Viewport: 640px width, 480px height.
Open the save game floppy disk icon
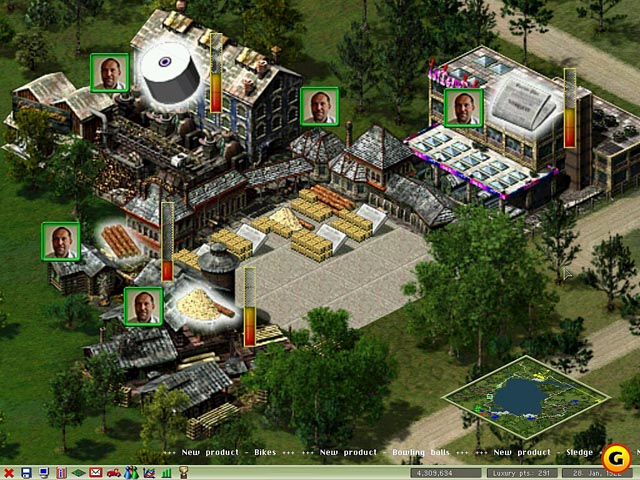click(x=26, y=472)
